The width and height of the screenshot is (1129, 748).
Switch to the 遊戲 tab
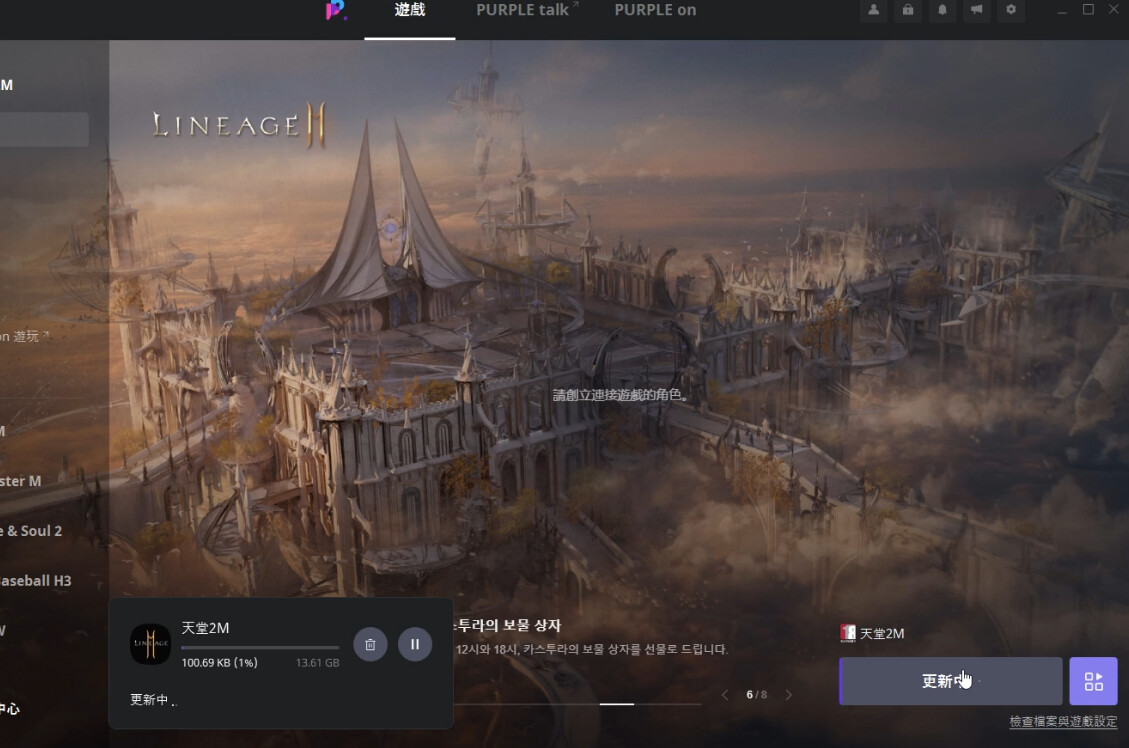[x=410, y=11]
